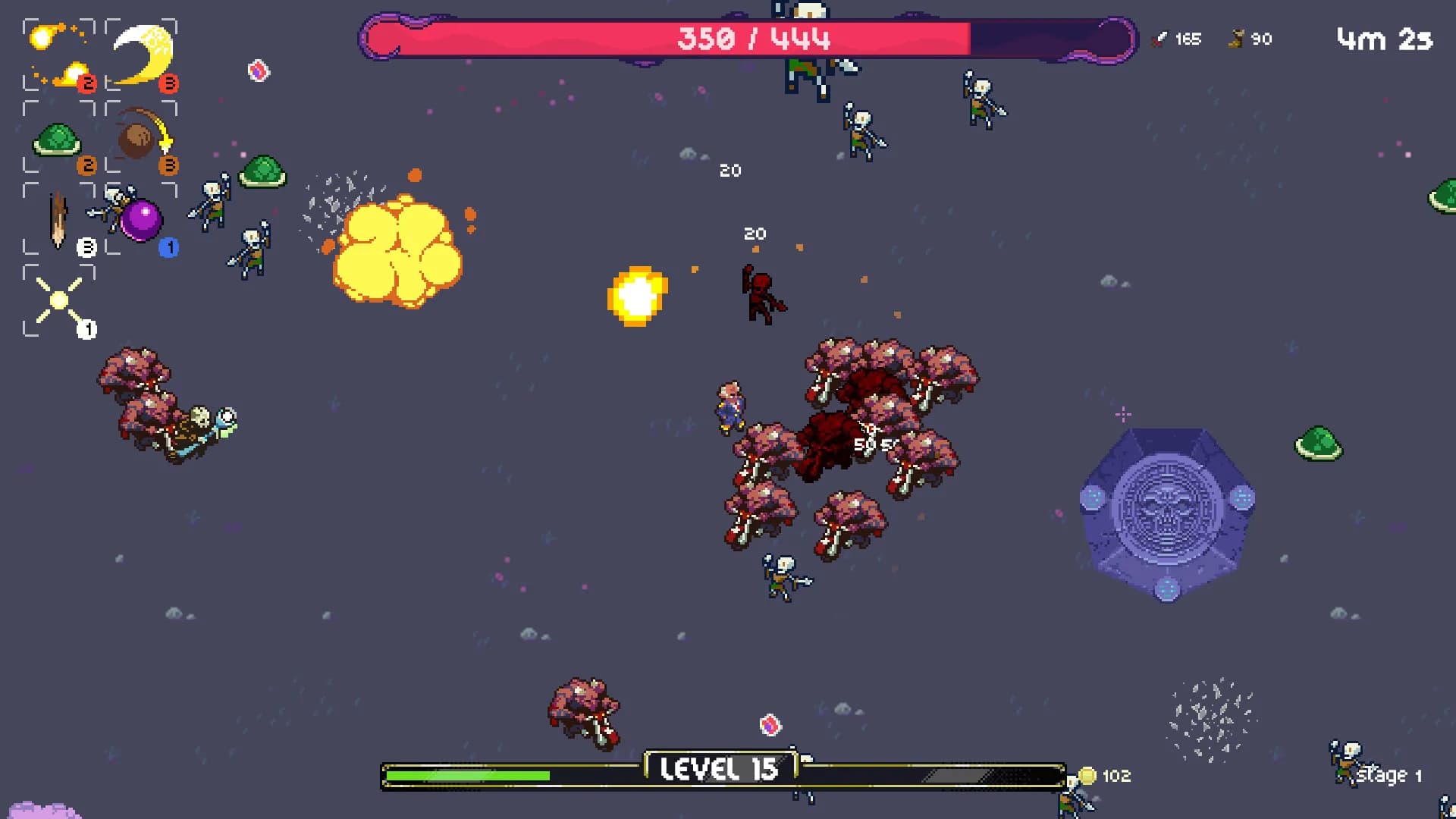The width and height of the screenshot is (1456, 819).
Task: Click the 4m 2s timer display
Action: click(x=1382, y=39)
